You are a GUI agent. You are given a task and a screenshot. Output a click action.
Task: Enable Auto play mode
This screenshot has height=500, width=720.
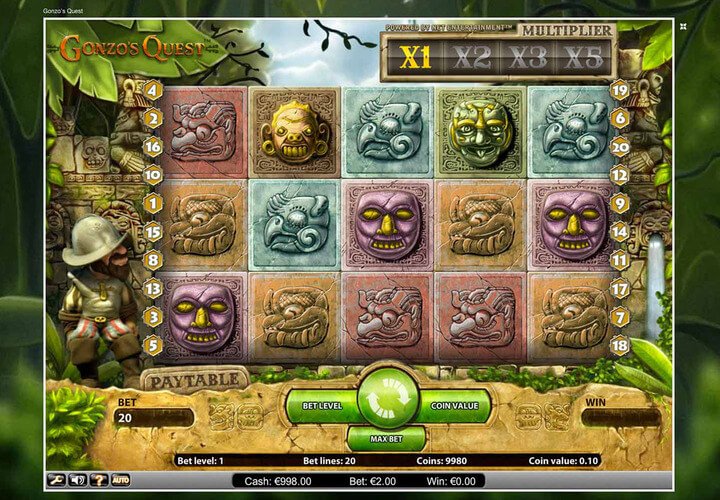tap(121, 481)
